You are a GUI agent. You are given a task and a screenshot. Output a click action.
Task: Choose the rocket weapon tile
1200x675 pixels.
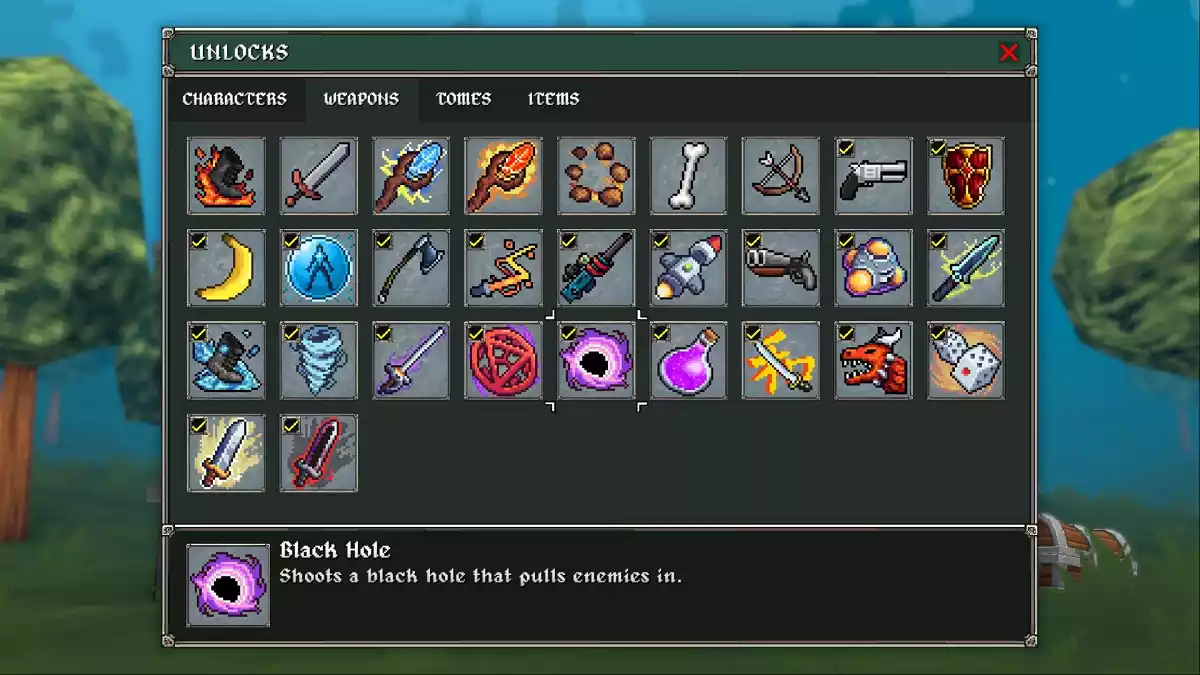pyautogui.click(x=688, y=268)
